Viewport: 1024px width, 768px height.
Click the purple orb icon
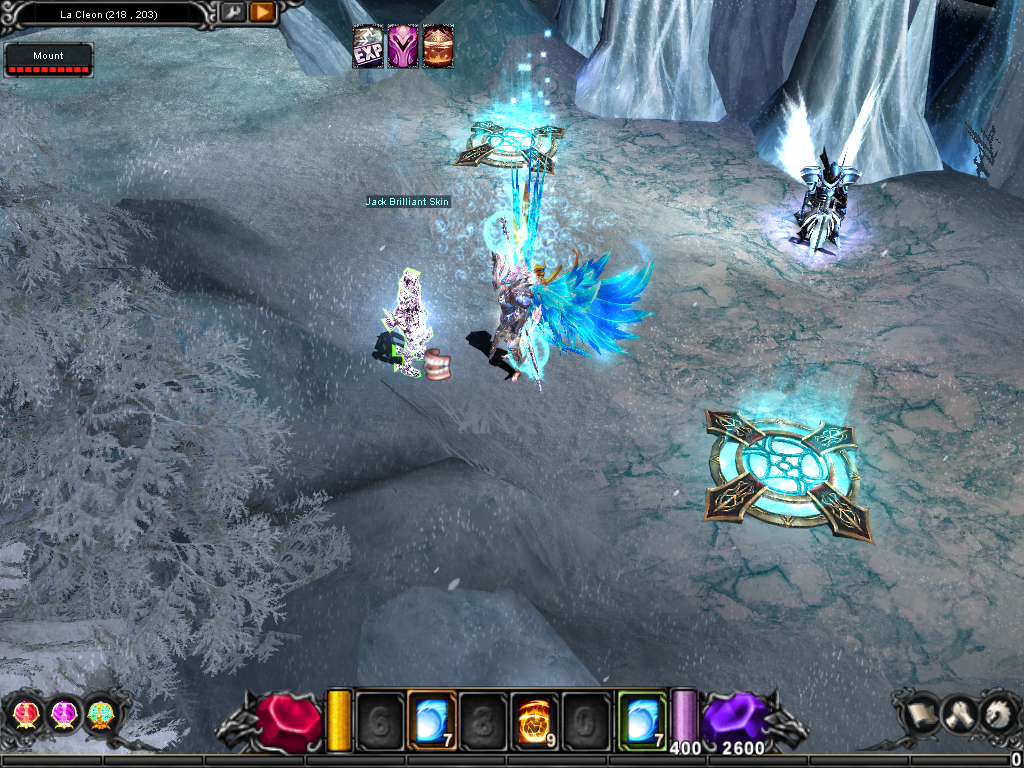[63, 714]
